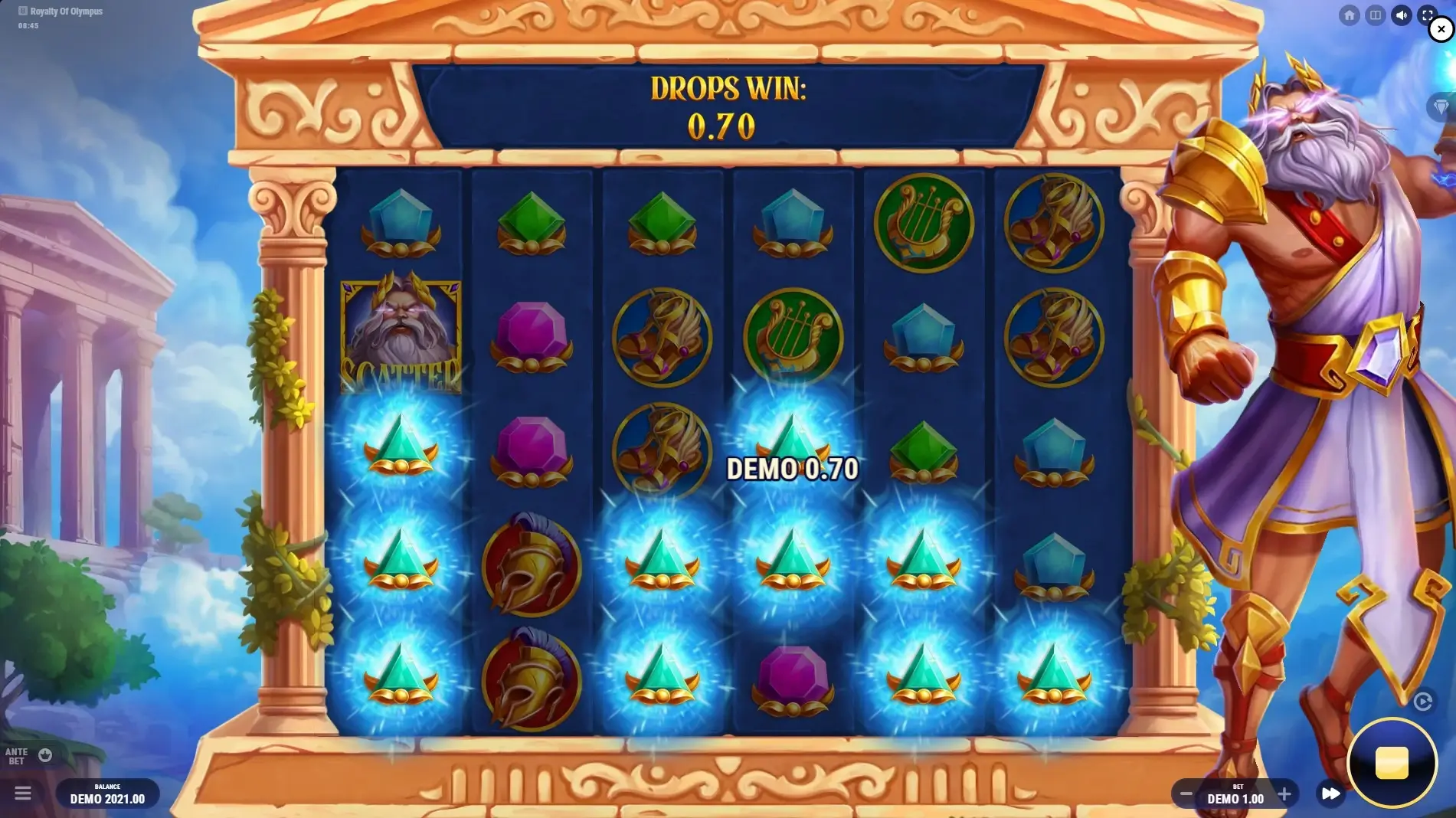The image size is (1456, 818).
Task: Enter fullscreen mode
Action: click(1427, 15)
